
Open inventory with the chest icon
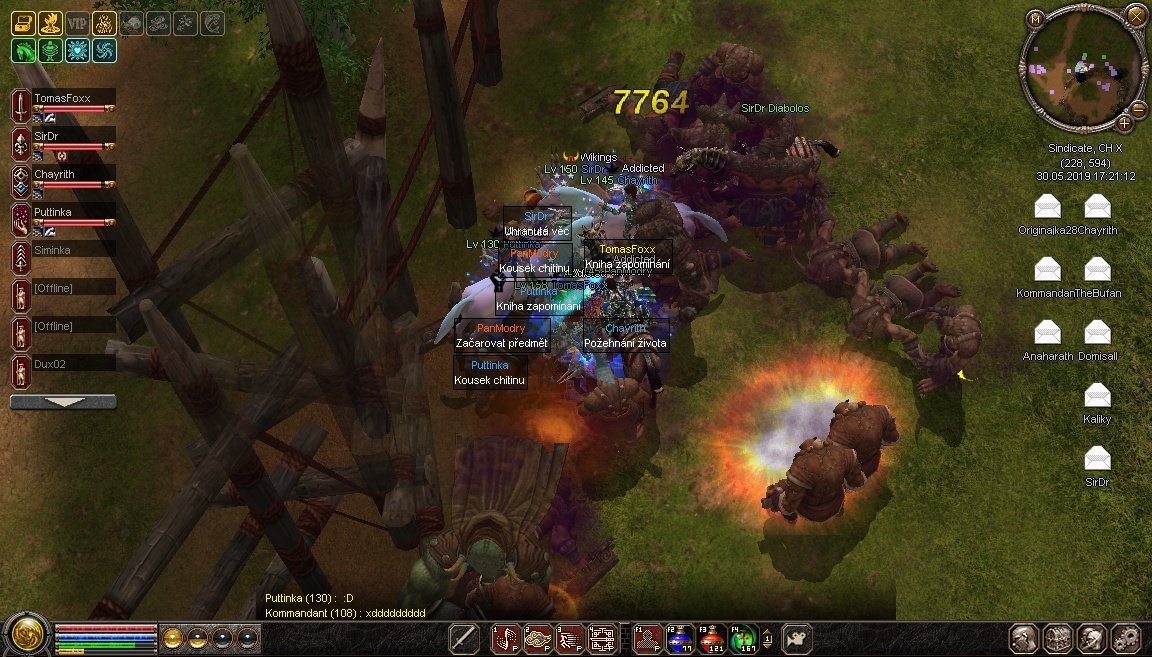click(1058, 638)
